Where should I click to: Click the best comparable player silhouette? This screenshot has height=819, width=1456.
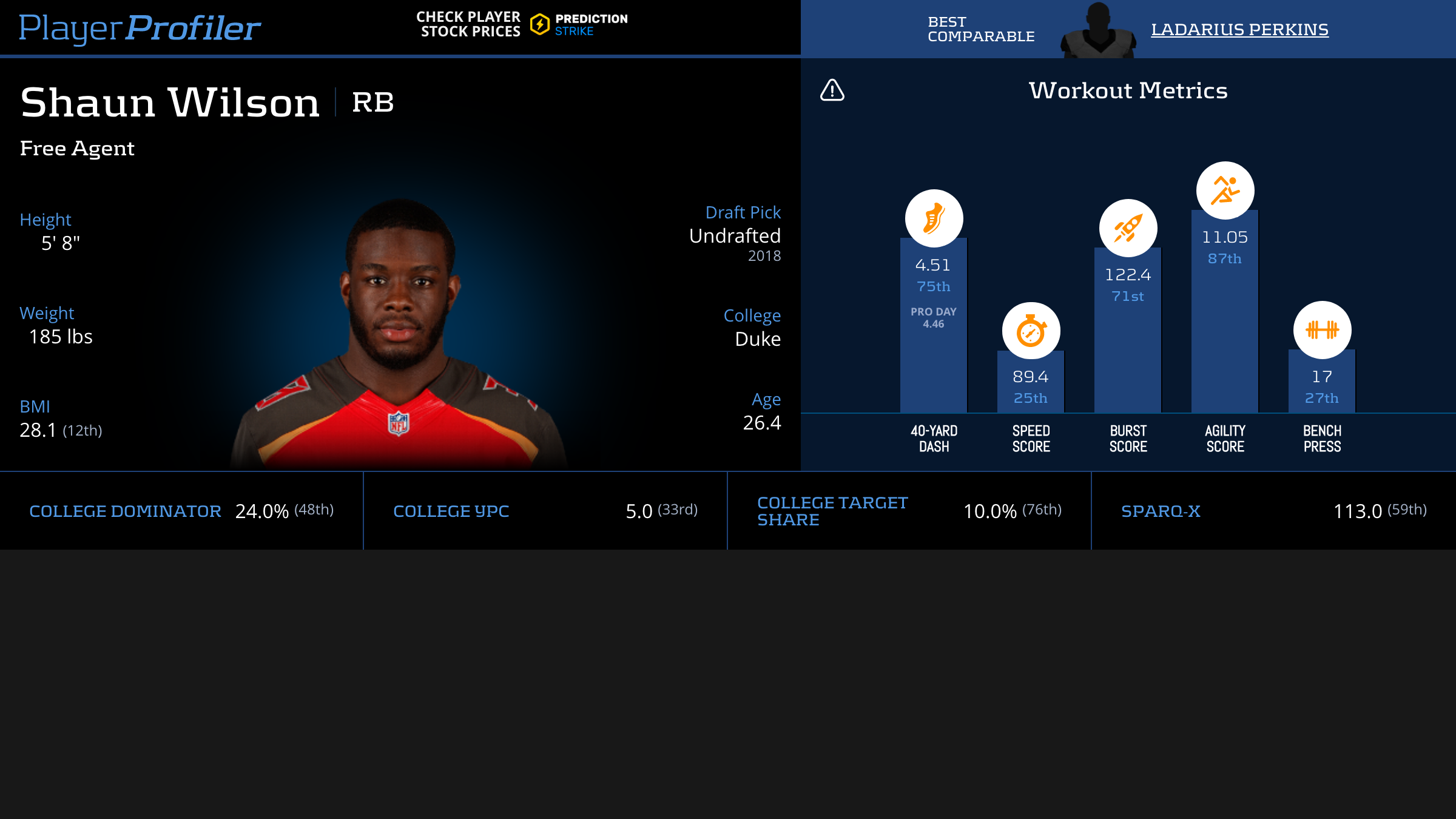[x=1098, y=32]
